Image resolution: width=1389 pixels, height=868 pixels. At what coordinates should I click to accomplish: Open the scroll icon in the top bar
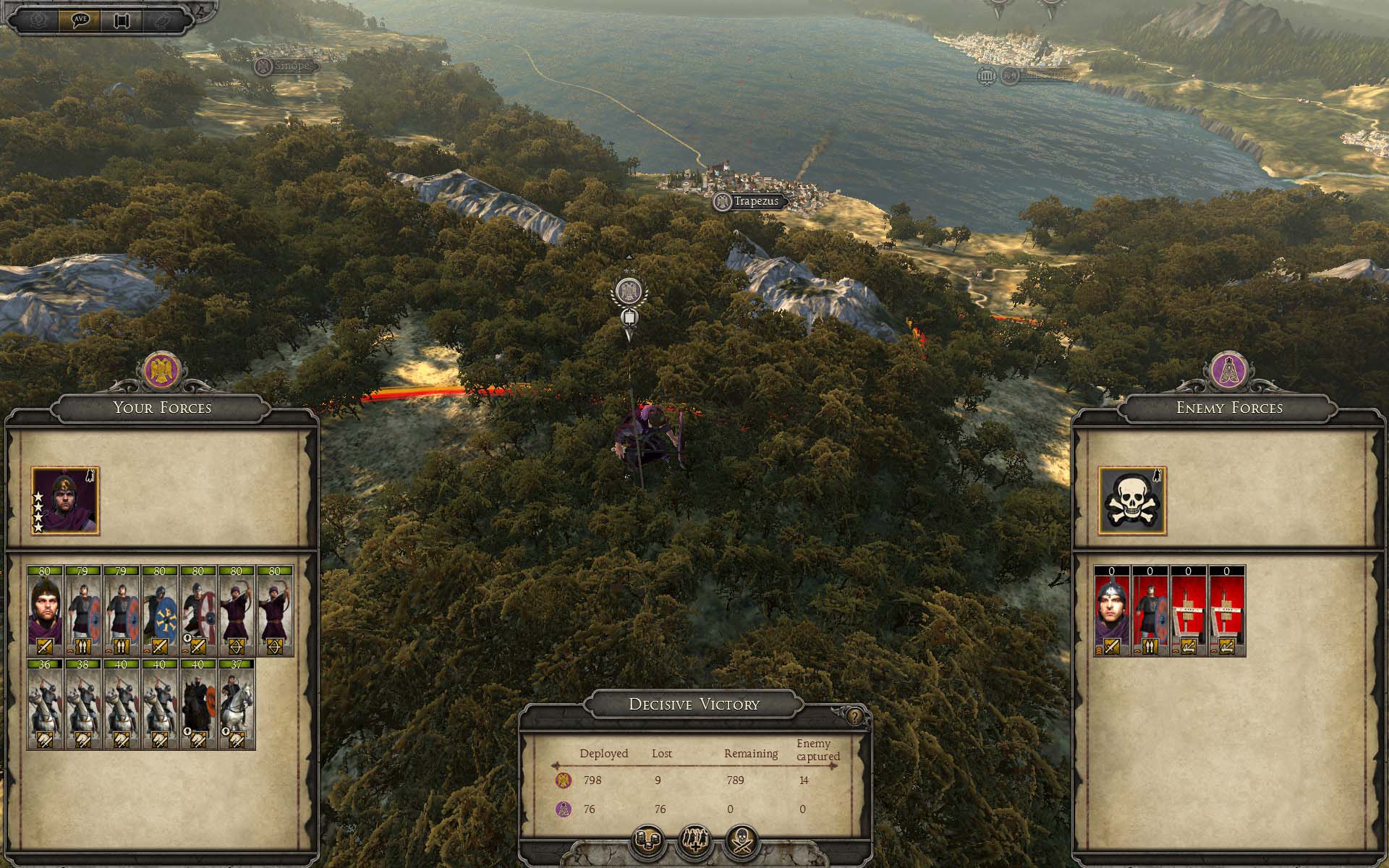point(121,20)
